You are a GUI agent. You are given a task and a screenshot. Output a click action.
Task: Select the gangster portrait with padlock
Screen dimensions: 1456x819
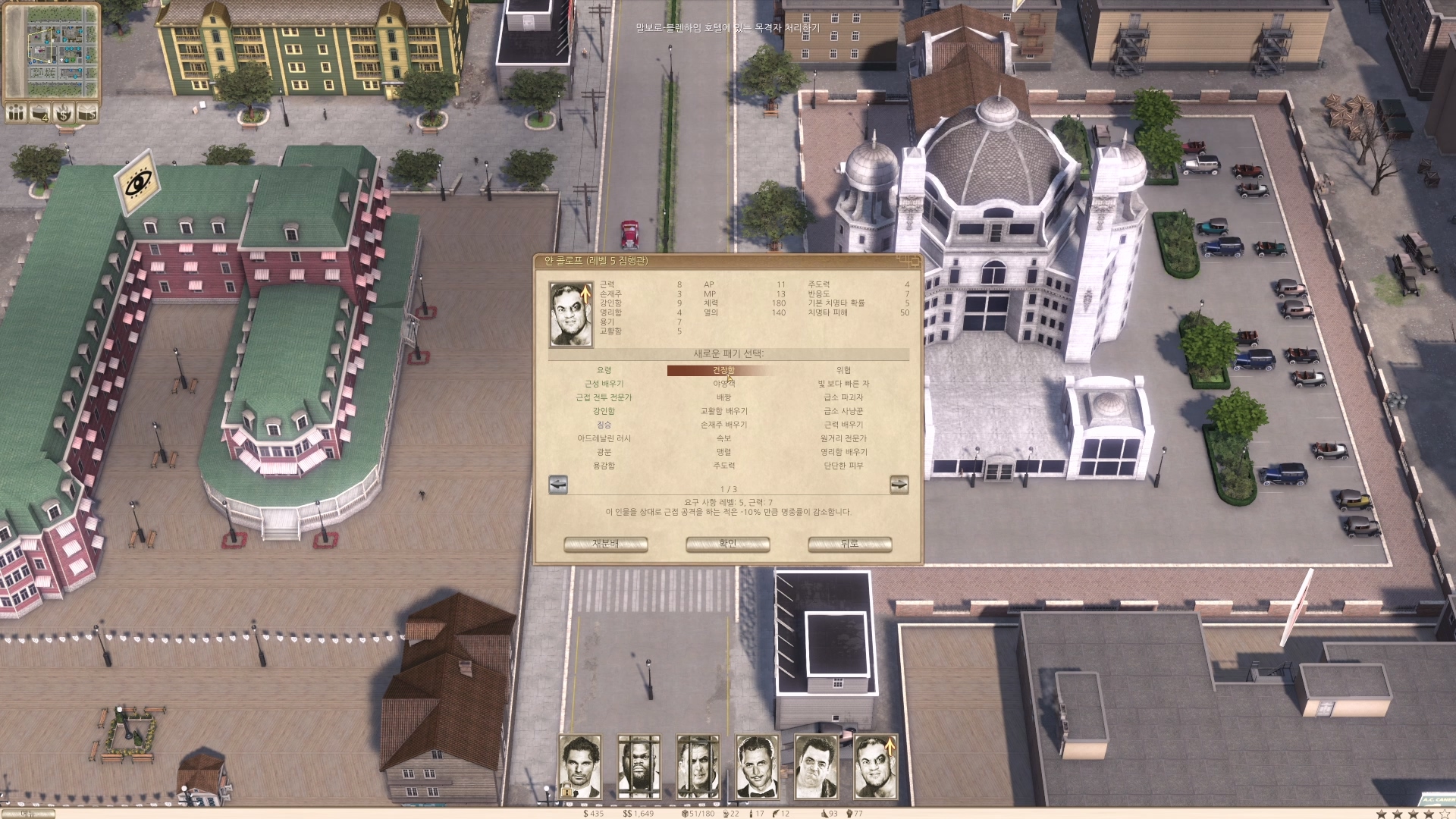point(580,767)
